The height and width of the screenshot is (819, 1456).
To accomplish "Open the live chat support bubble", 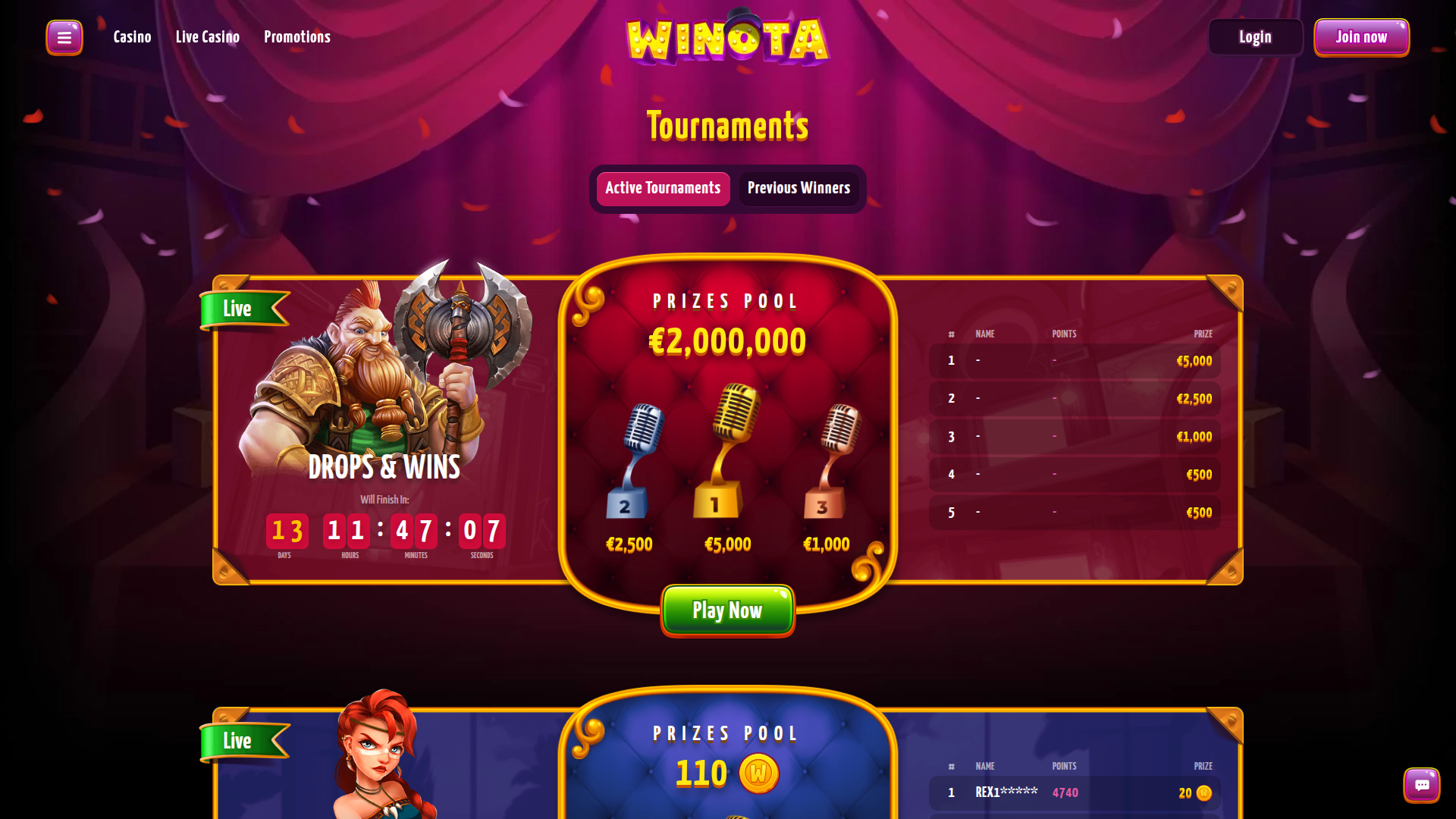I will [1421, 785].
